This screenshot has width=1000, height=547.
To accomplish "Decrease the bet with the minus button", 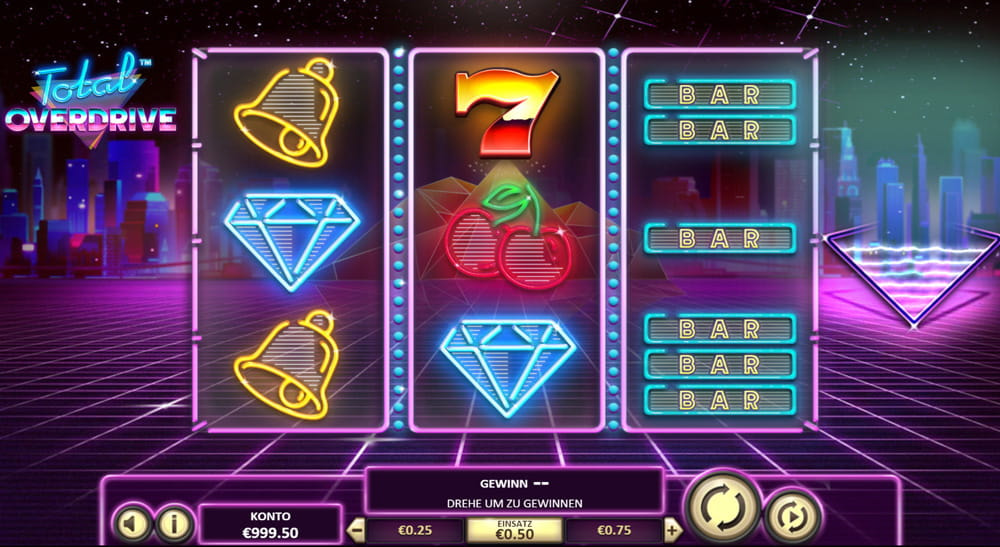I will point(354,531).
